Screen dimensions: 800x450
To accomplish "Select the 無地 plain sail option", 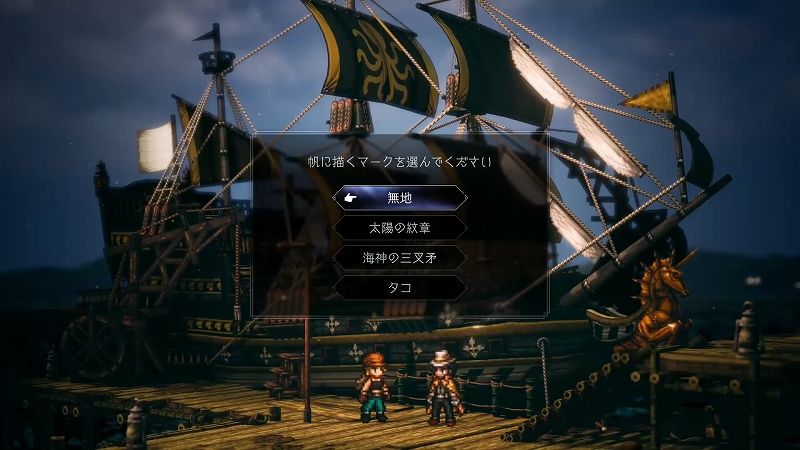I will [400, 198].
